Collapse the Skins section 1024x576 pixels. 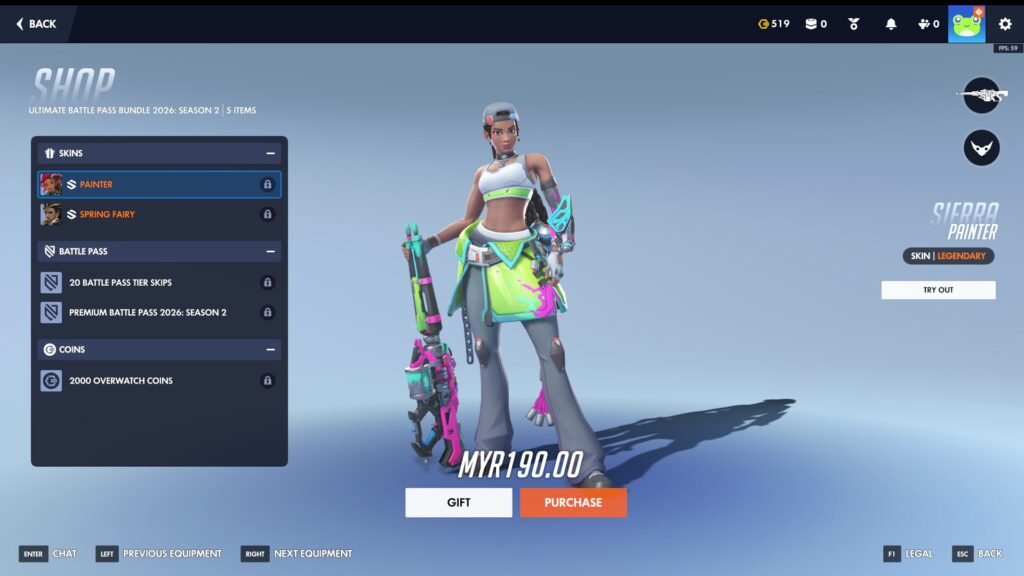coord(270,154)
